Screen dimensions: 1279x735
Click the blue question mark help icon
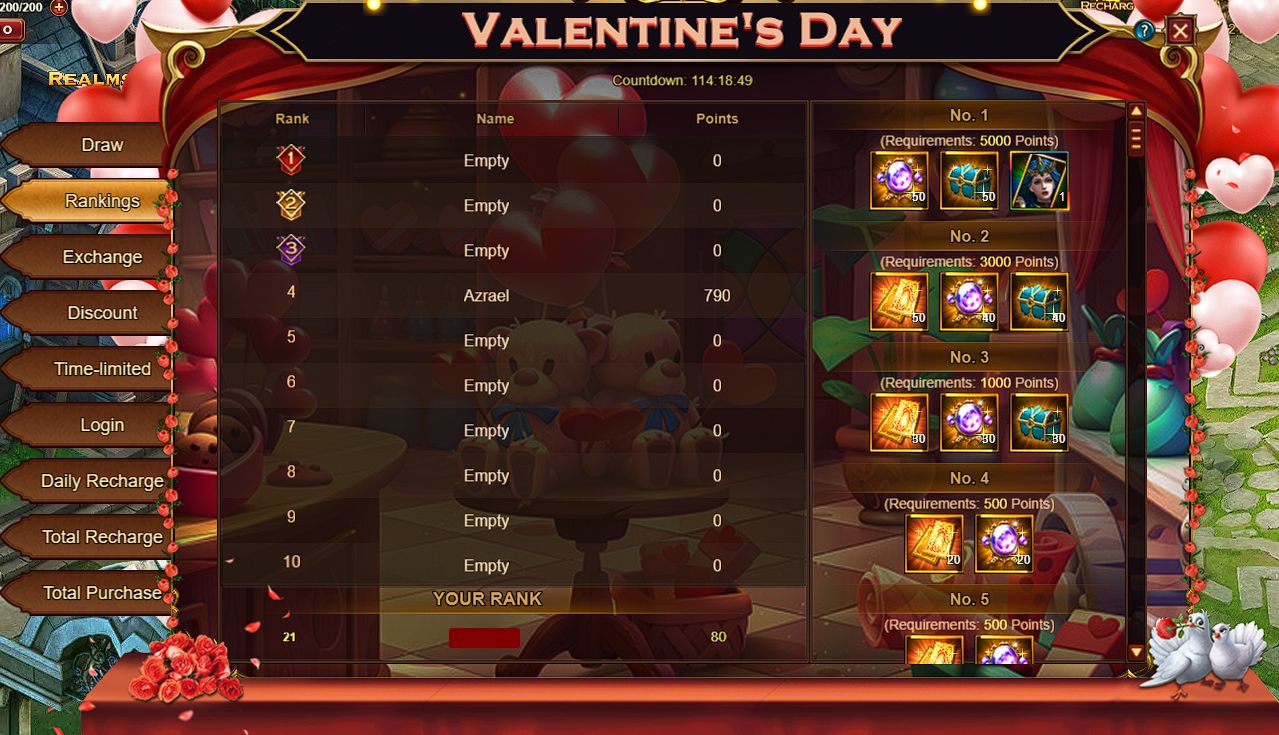(1145, 31)
